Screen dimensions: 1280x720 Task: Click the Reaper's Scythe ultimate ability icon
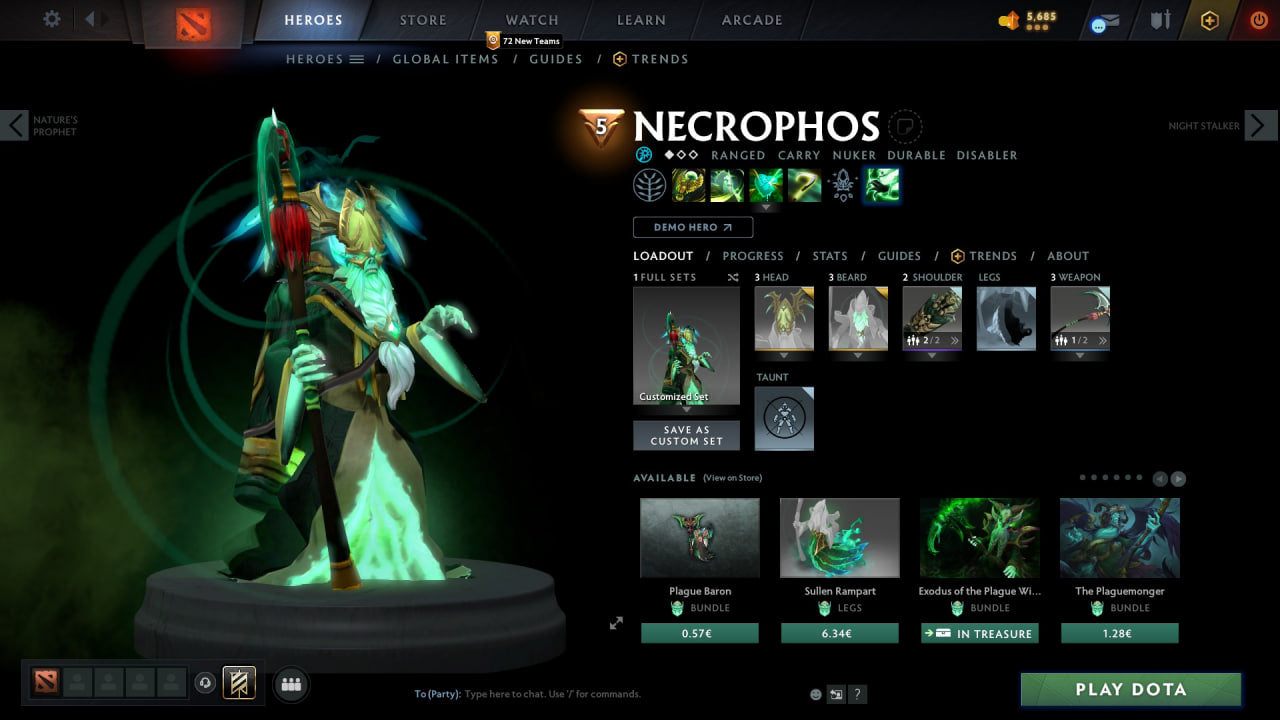point(804,184)
